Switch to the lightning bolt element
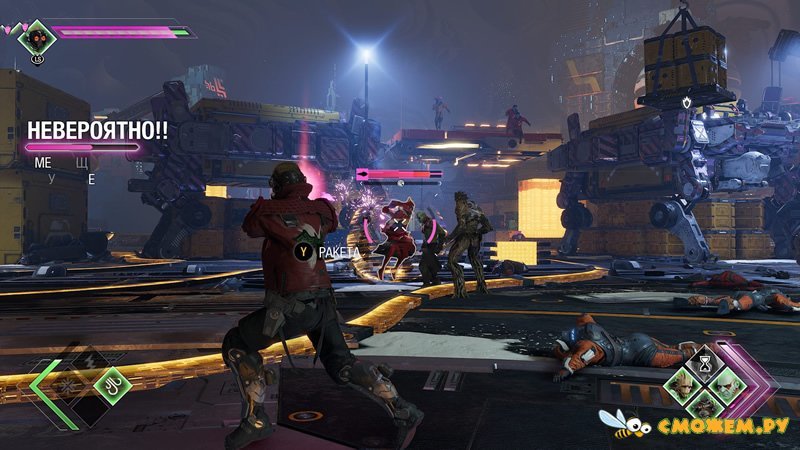 (88, 360)
